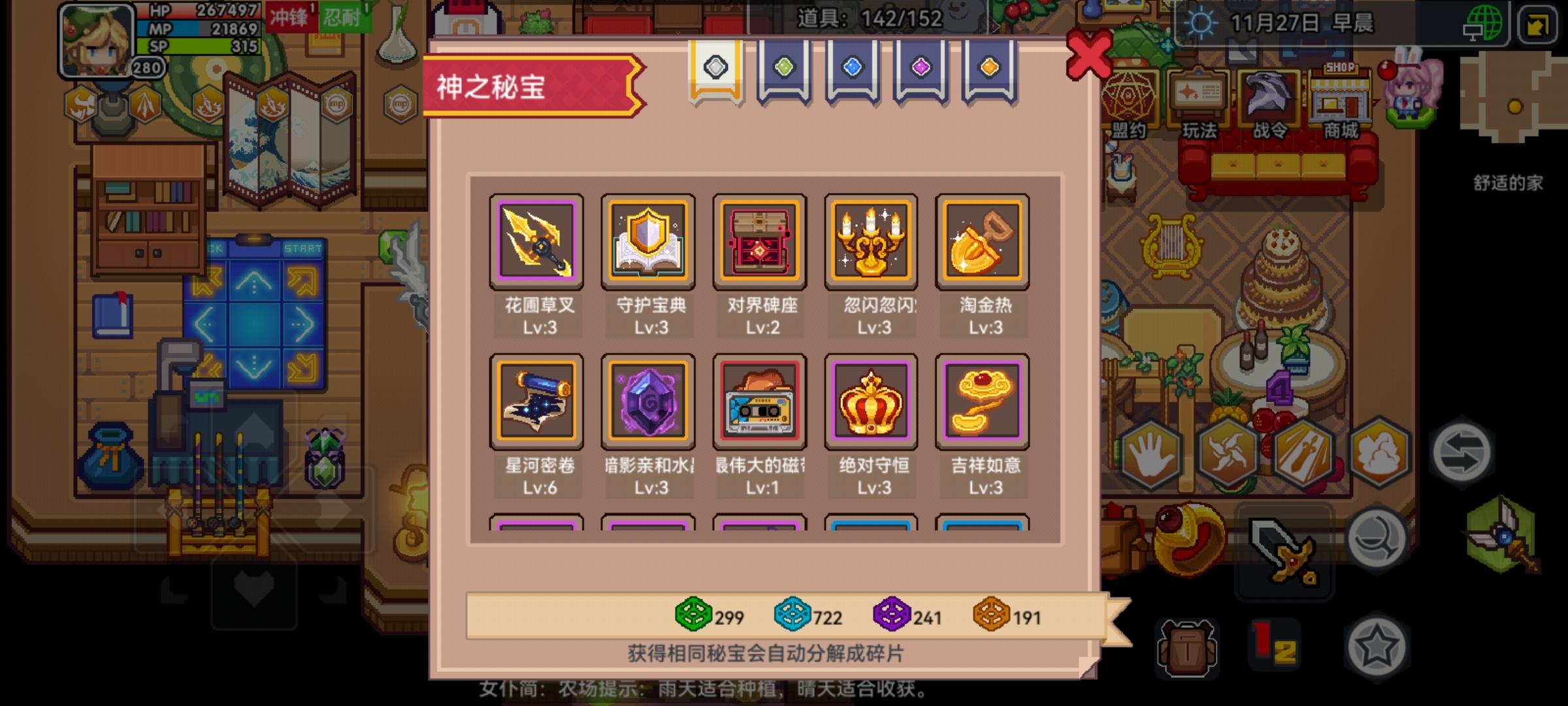
Task: Select the 星河密卷 Lv:6 treasure
Action: coord(538,403)
